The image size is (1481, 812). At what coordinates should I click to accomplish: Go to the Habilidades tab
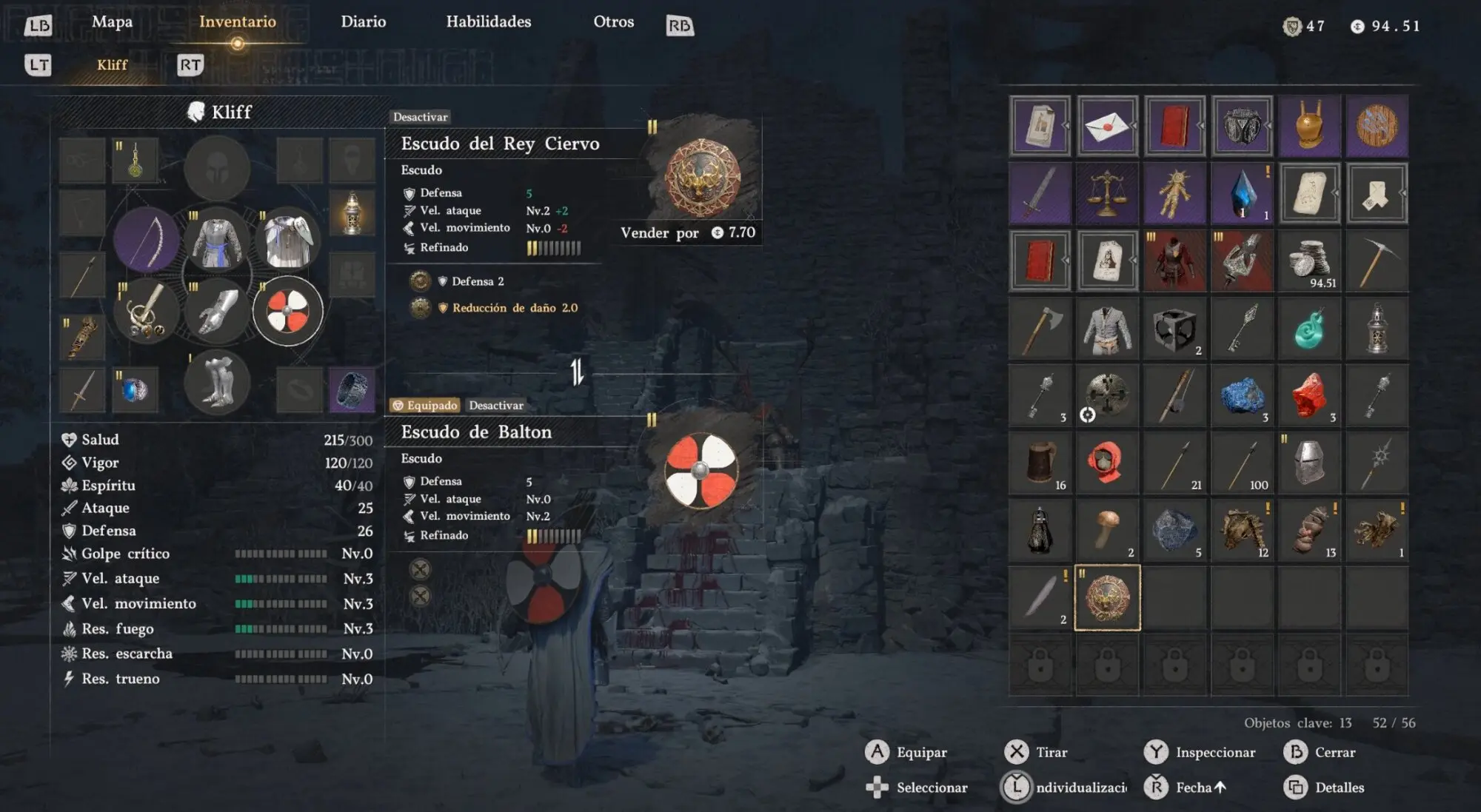click(x=488, y=22)
